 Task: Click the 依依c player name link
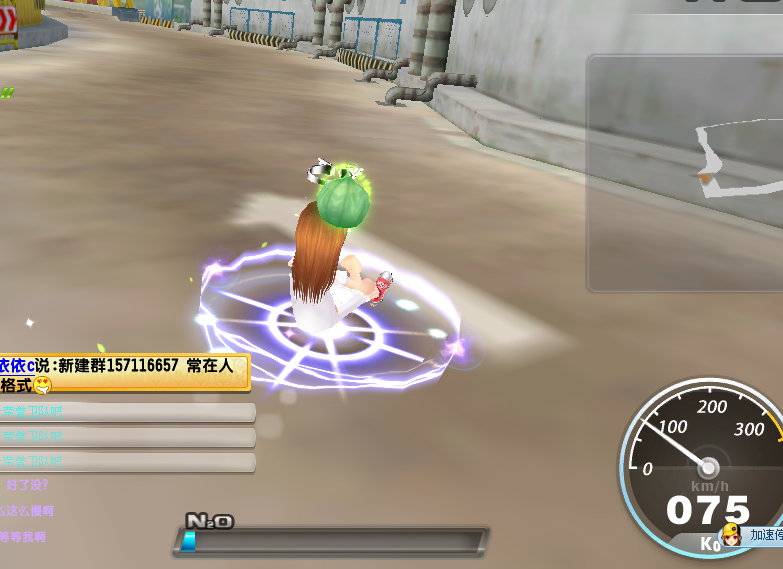click(x=16, y=366)
